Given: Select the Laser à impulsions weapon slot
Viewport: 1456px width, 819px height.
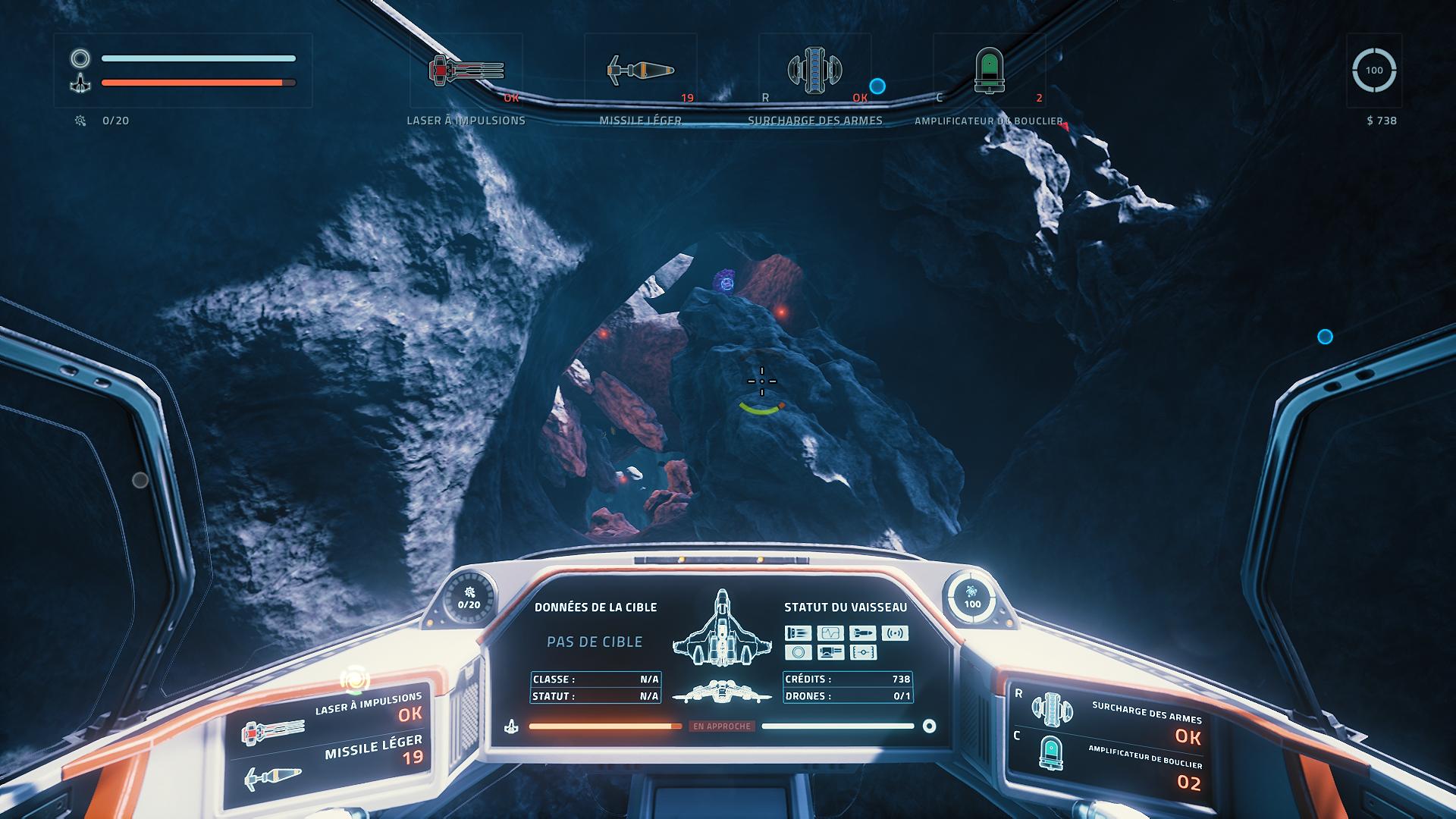Looking at the screenshot, I should pyautogui.click(x=466, y=72).
